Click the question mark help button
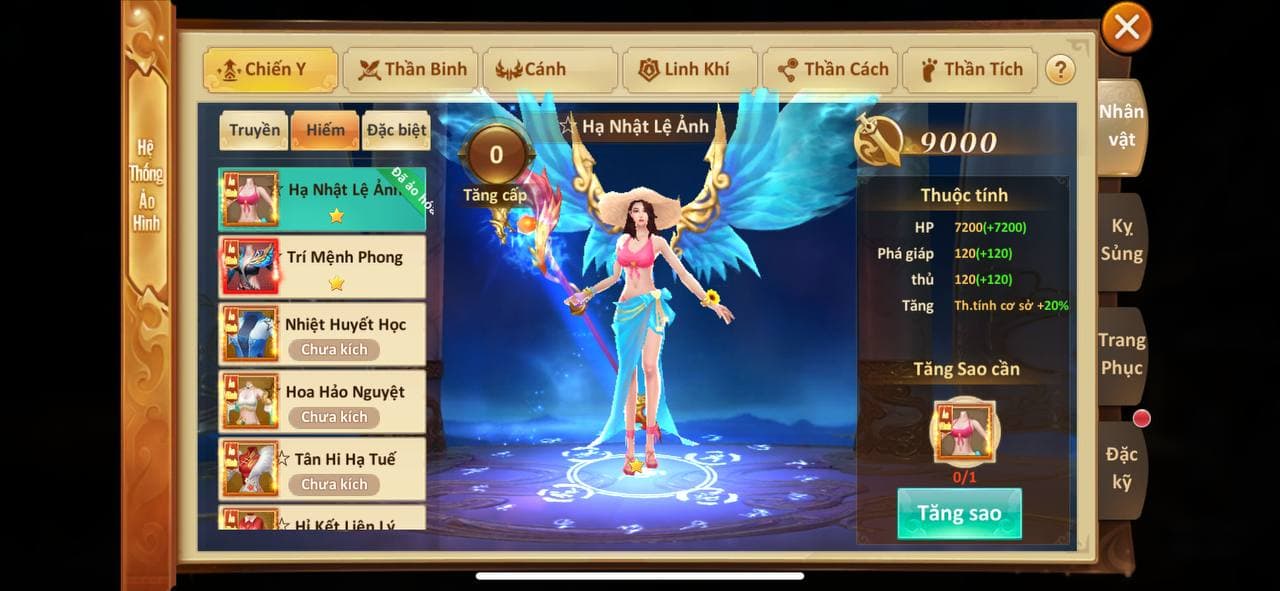Viewport: 1280px width, 591px height. (1060, 70)
